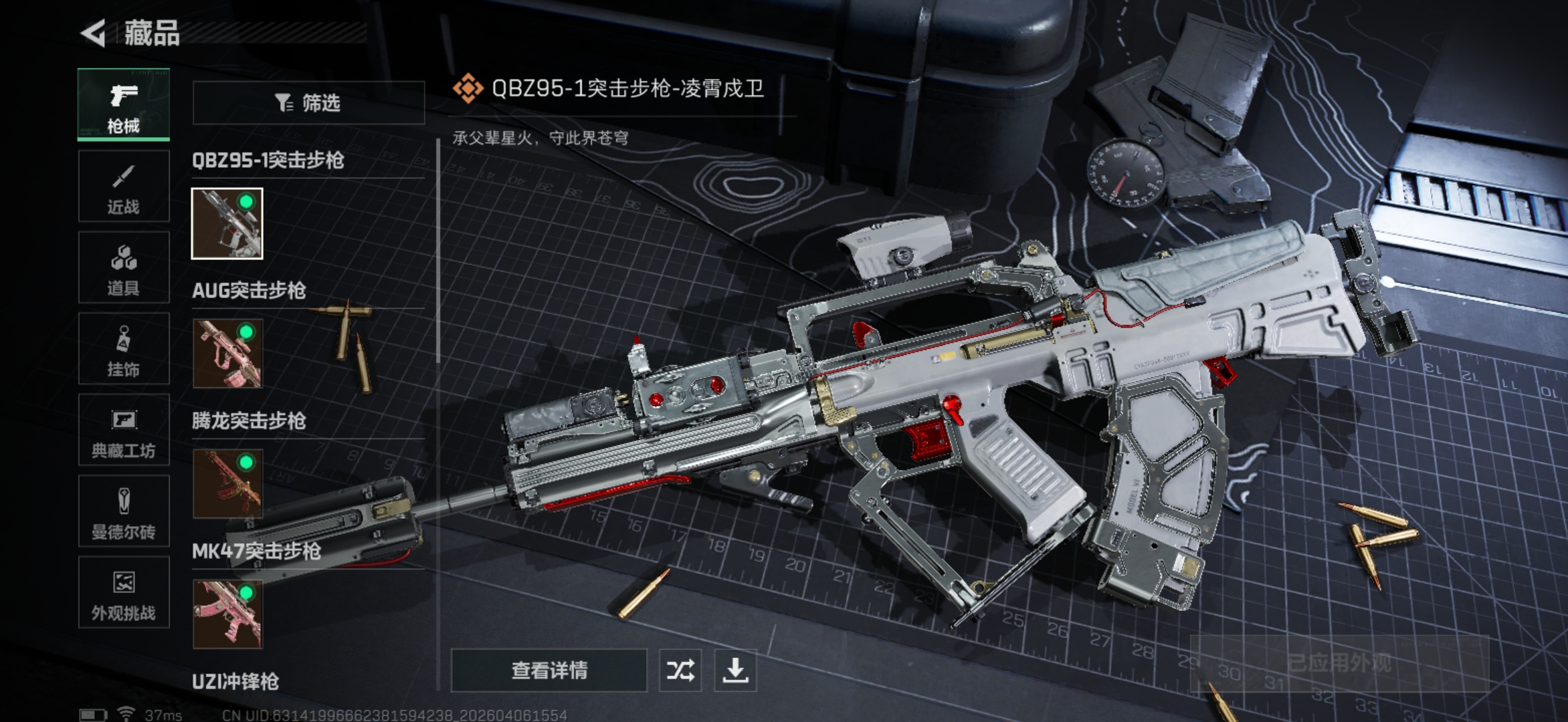Switch to the 枪械 firearms tab
This screenshot has width=1568, height=722.
pos(124,104)
